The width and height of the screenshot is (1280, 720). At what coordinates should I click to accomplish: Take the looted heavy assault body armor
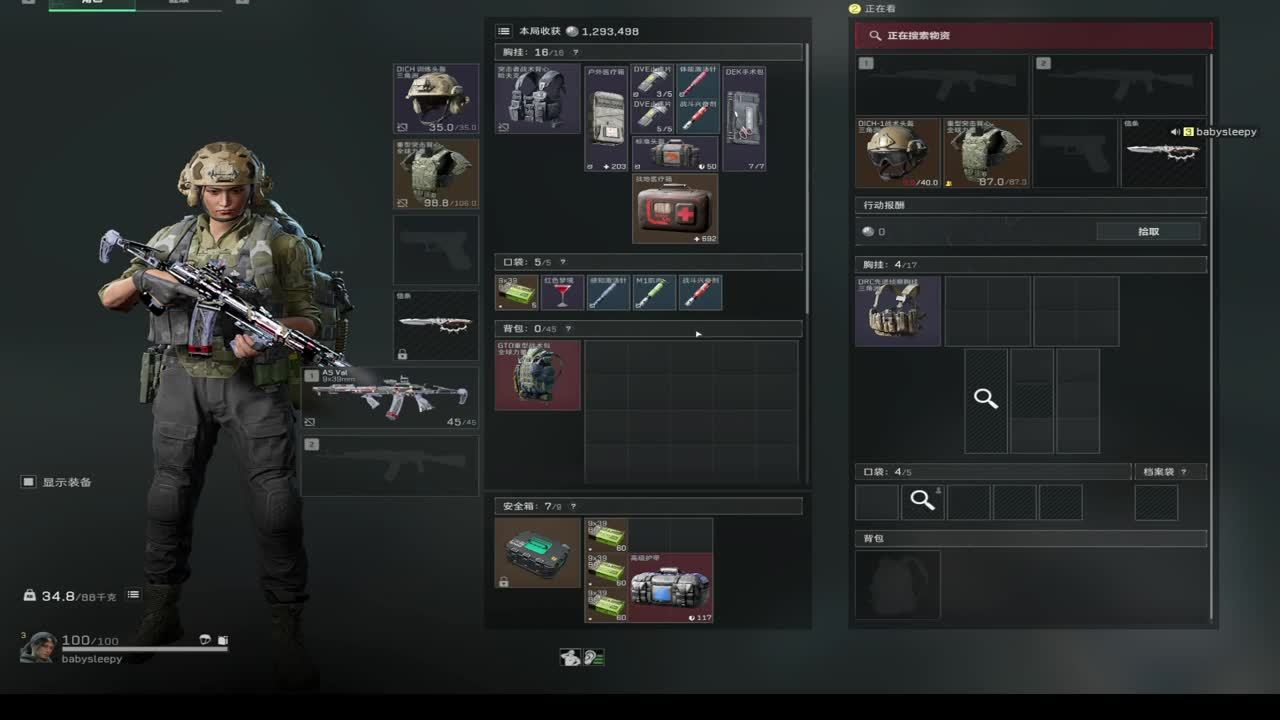coord(985,153)
